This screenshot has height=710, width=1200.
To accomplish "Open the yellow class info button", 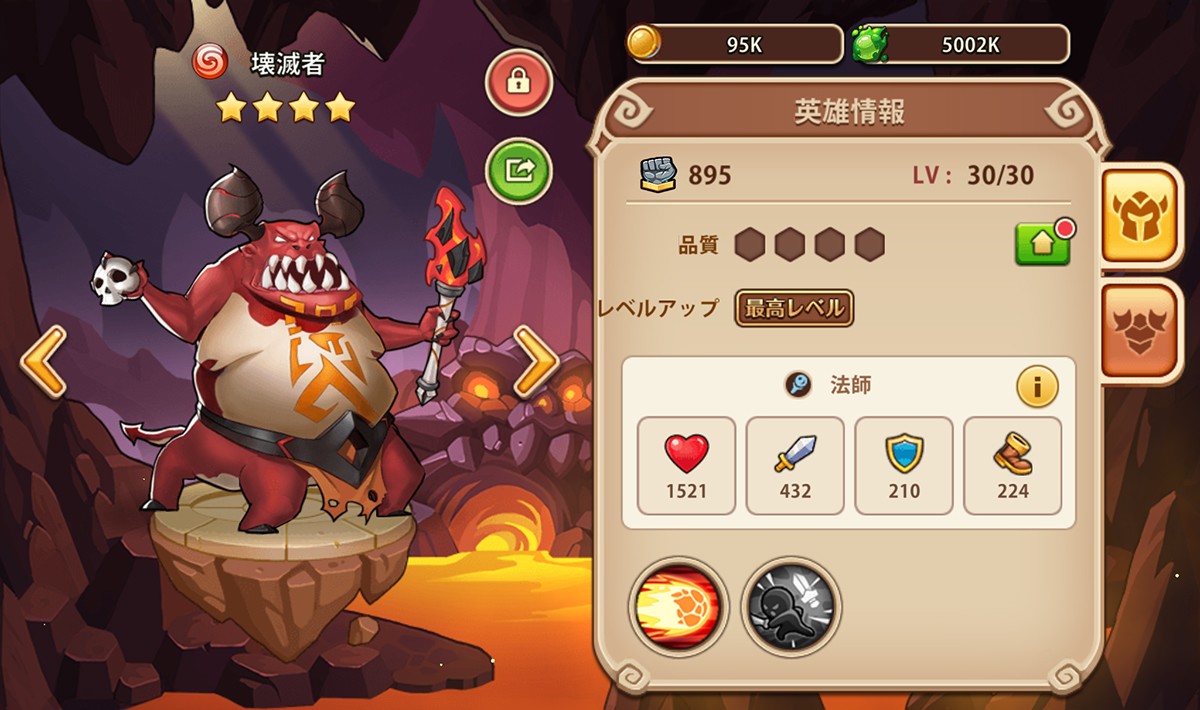I will coord(1037,387).
